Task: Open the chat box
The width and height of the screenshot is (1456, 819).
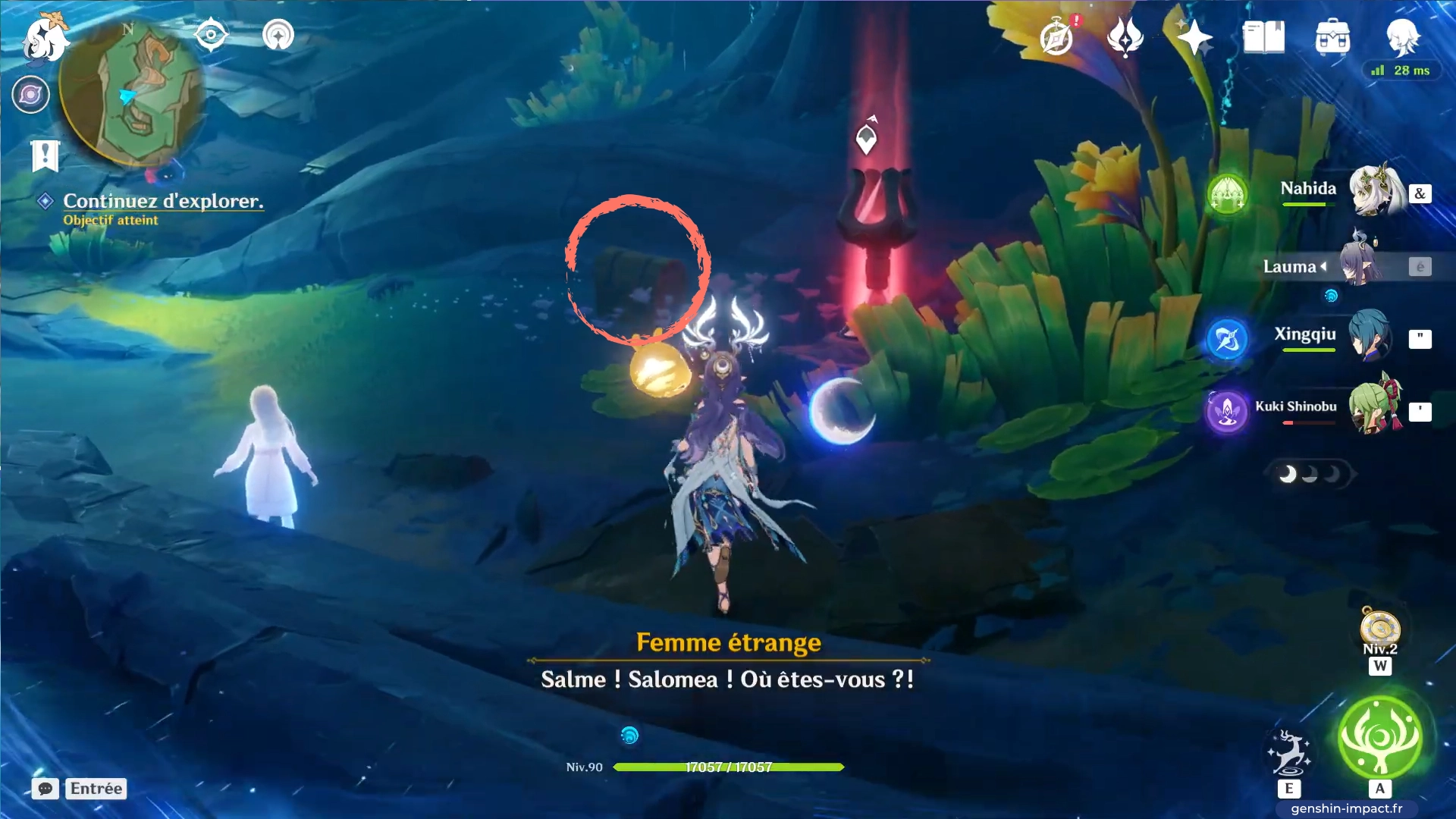Action: pos(45,789)
